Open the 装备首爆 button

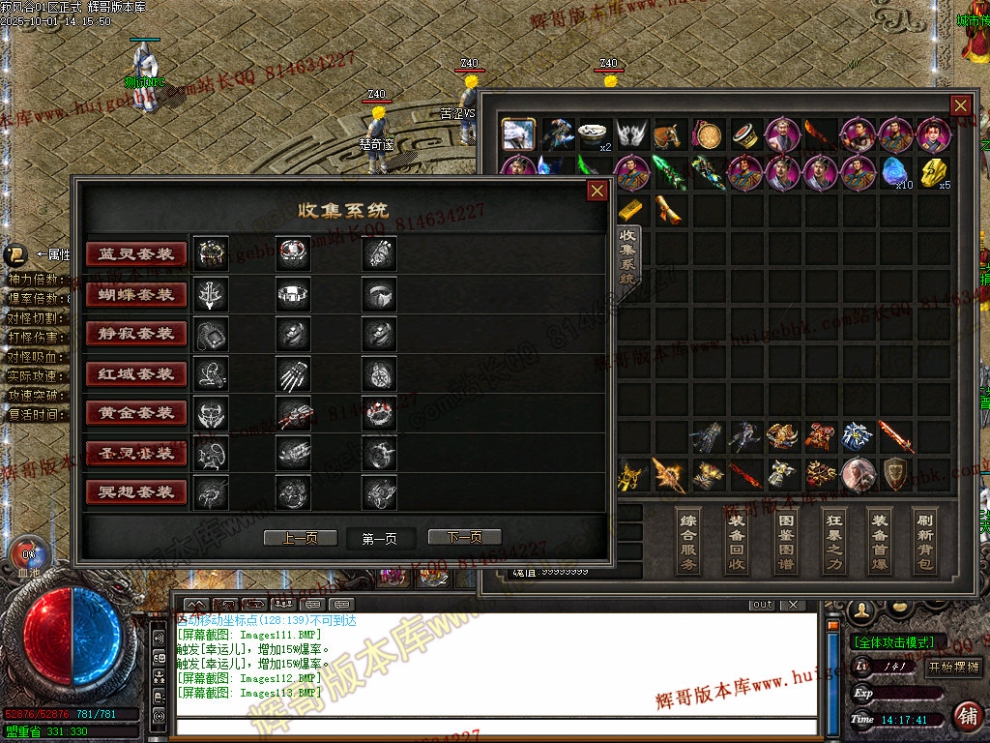point(880,540)
